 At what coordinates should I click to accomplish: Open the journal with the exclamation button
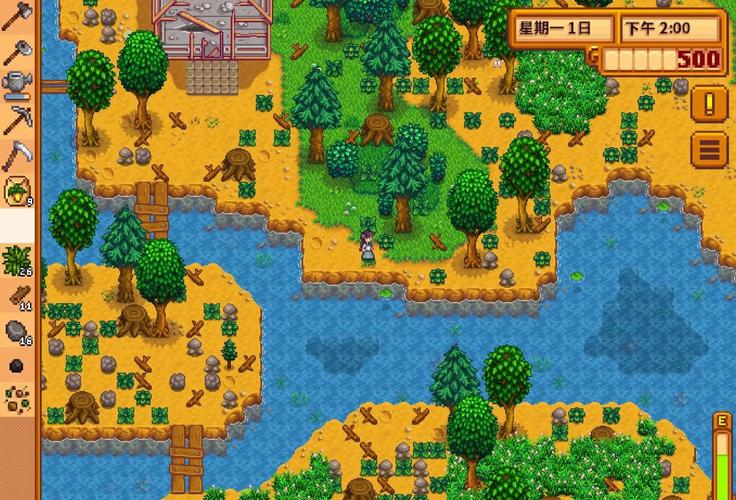711,102
